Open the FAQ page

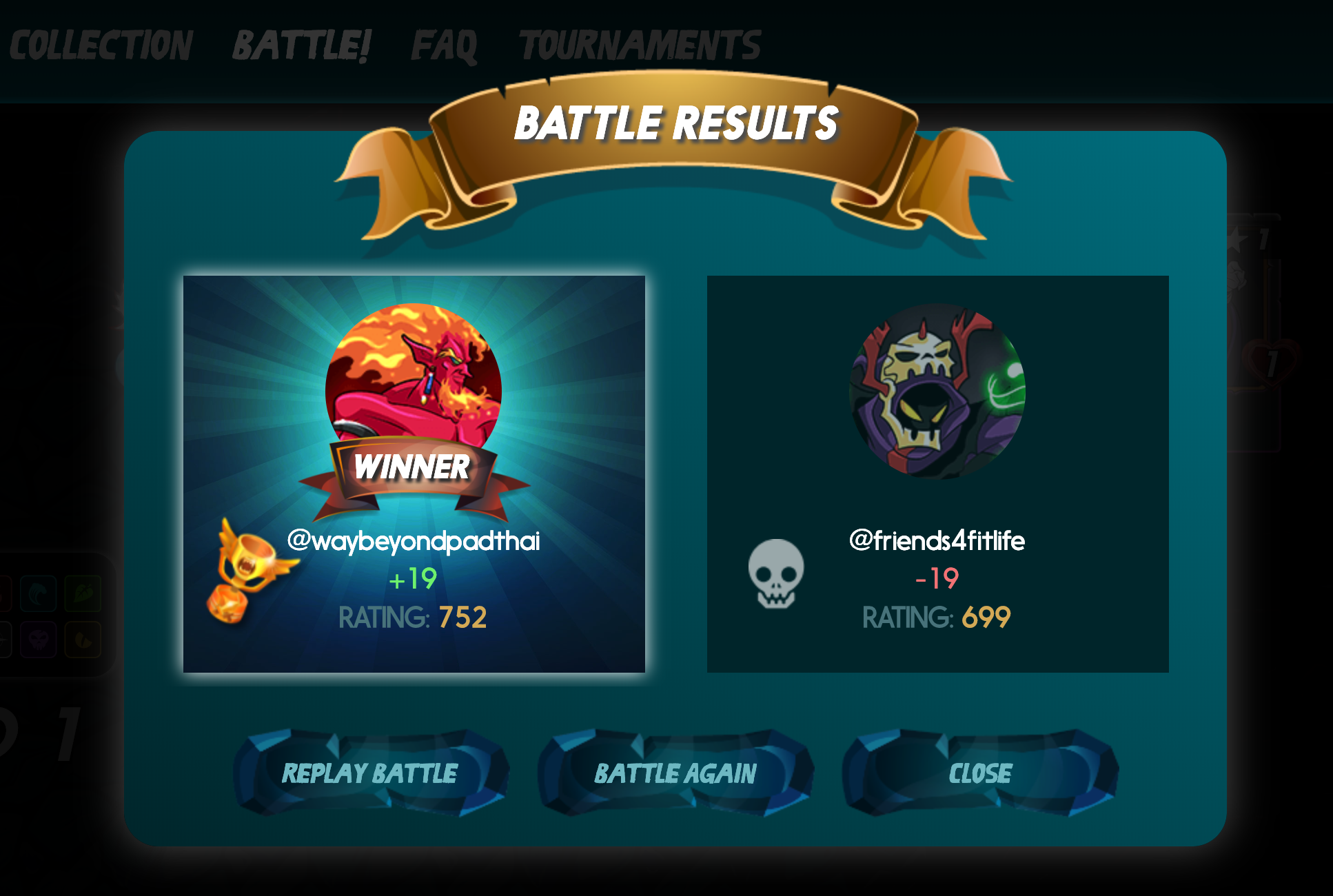pyautogui.click(x=444, y=43)
